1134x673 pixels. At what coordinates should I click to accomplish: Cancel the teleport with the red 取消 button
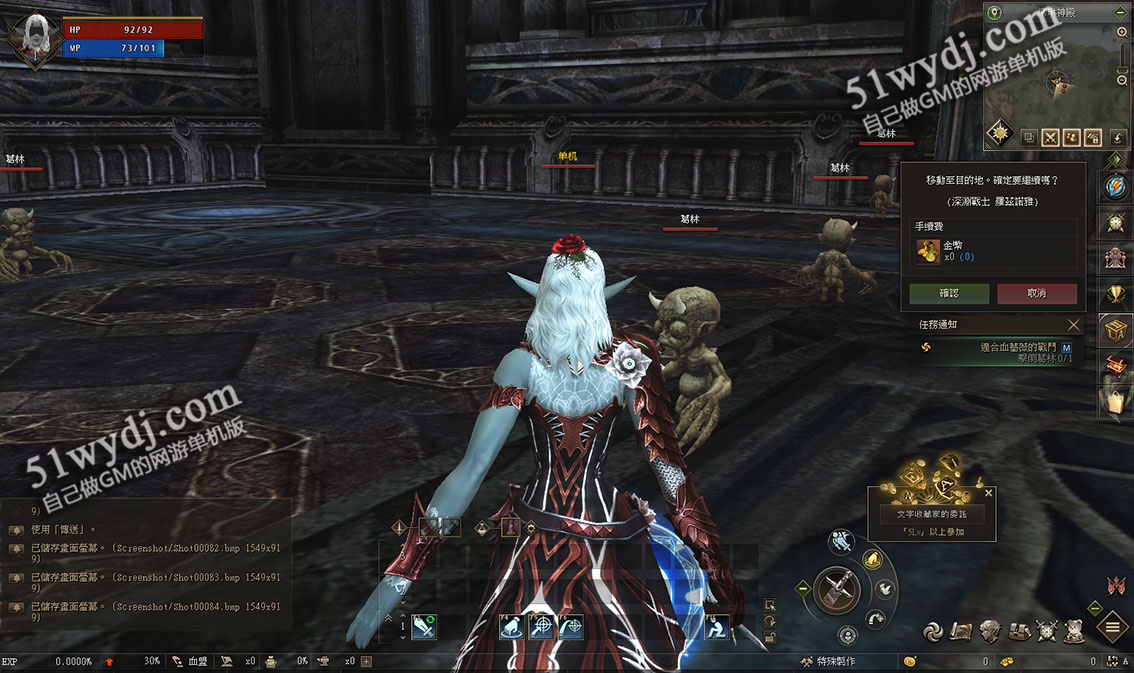click(x=1037, y=293)
